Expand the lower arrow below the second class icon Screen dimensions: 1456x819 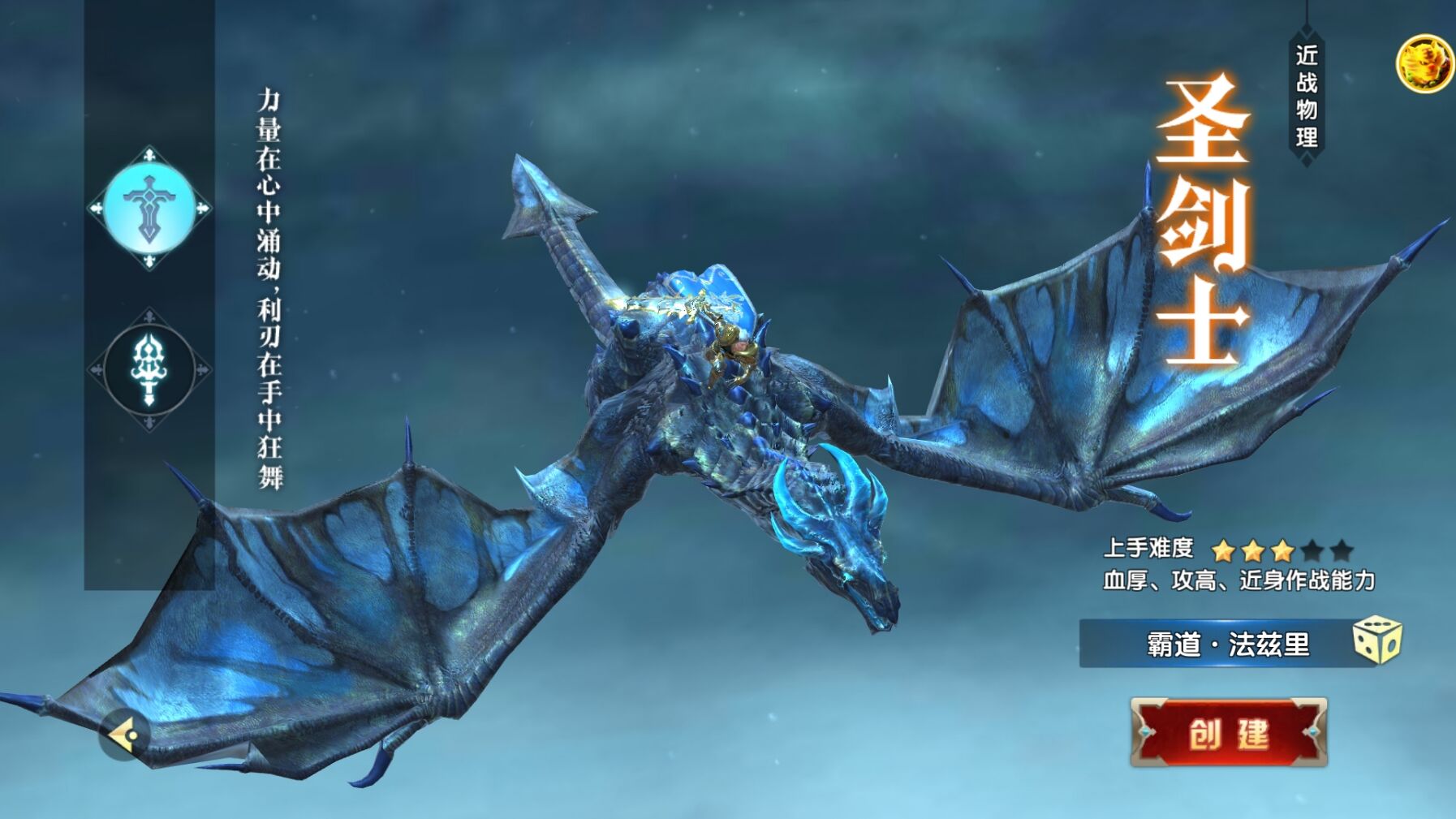149,420
